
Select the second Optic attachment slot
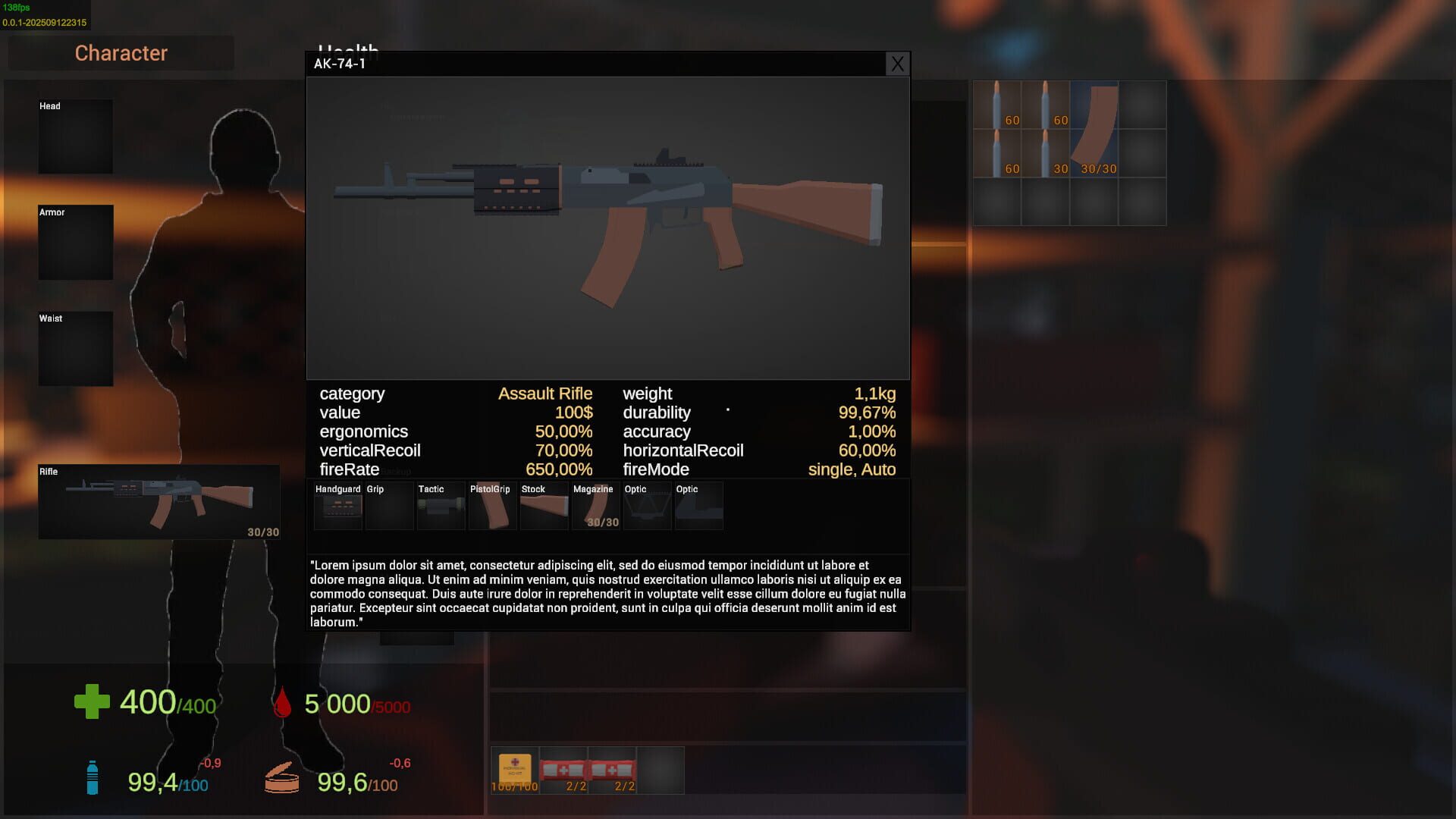698,506
